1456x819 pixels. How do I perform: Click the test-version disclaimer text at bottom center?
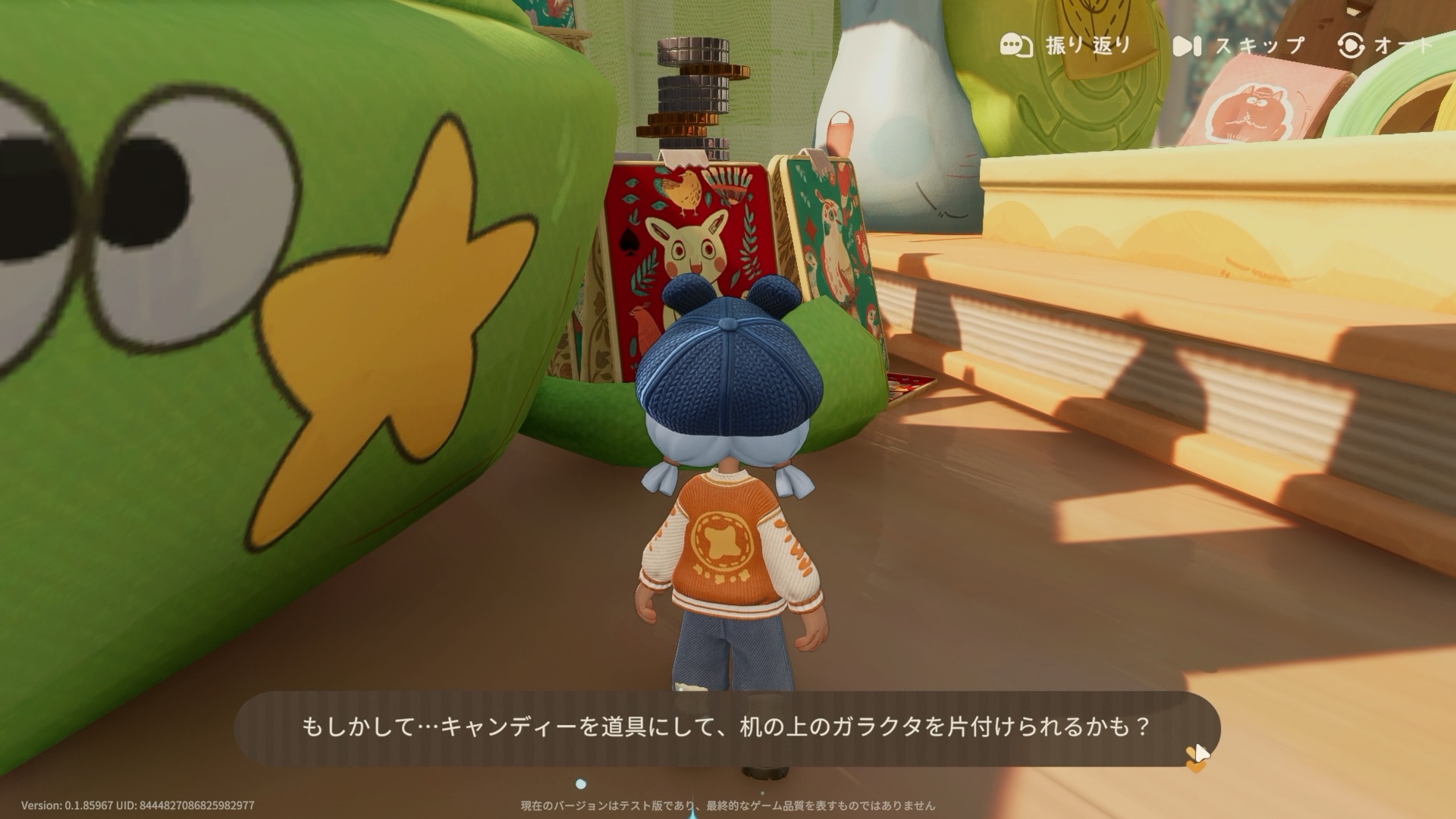tap(728, 807)
